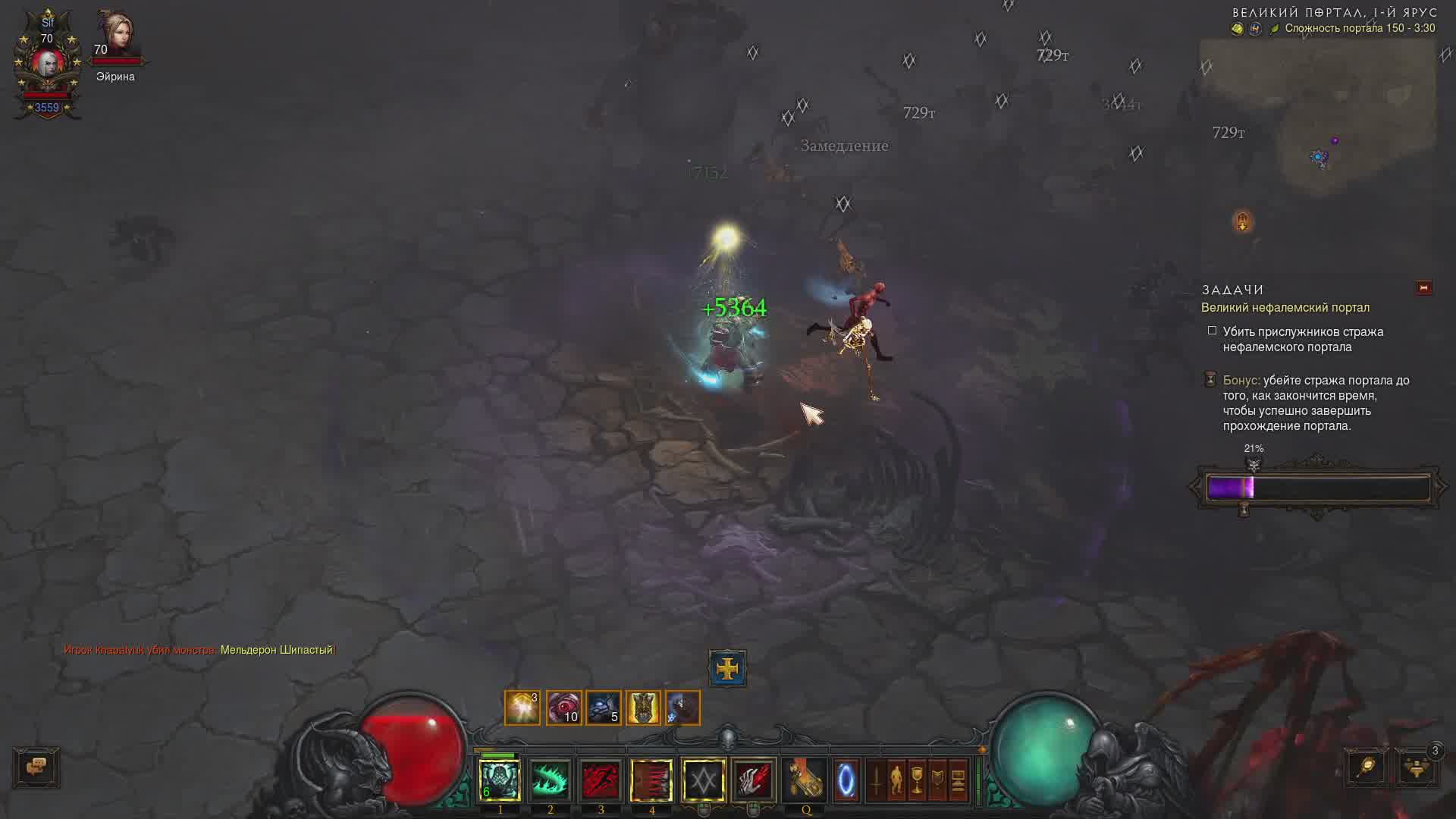Activate the skull armor skill in slot 1
Image resolution: width=1456 pixels, height=819 pixels.
click(500, 780)
